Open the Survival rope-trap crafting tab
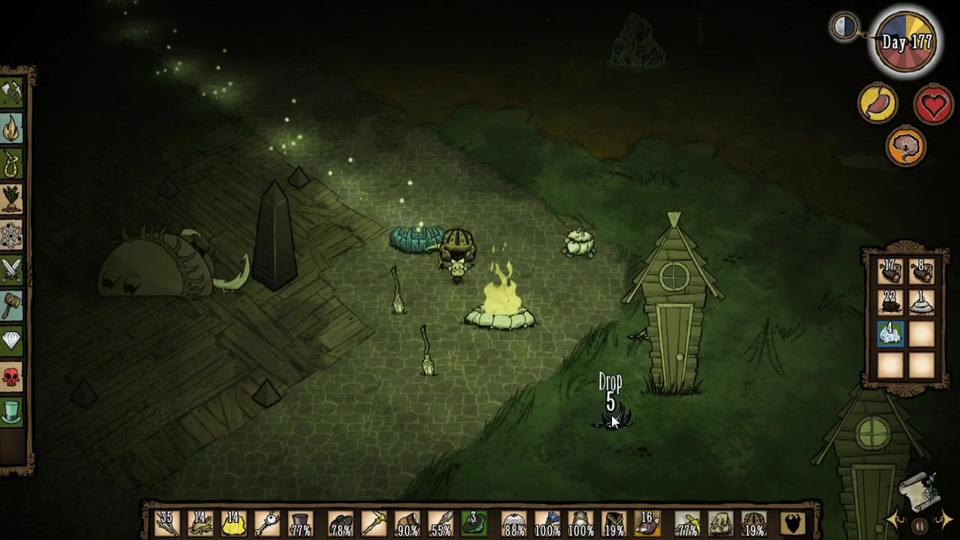The height and width of the screenshot is (540, 960). coord(12,163)
